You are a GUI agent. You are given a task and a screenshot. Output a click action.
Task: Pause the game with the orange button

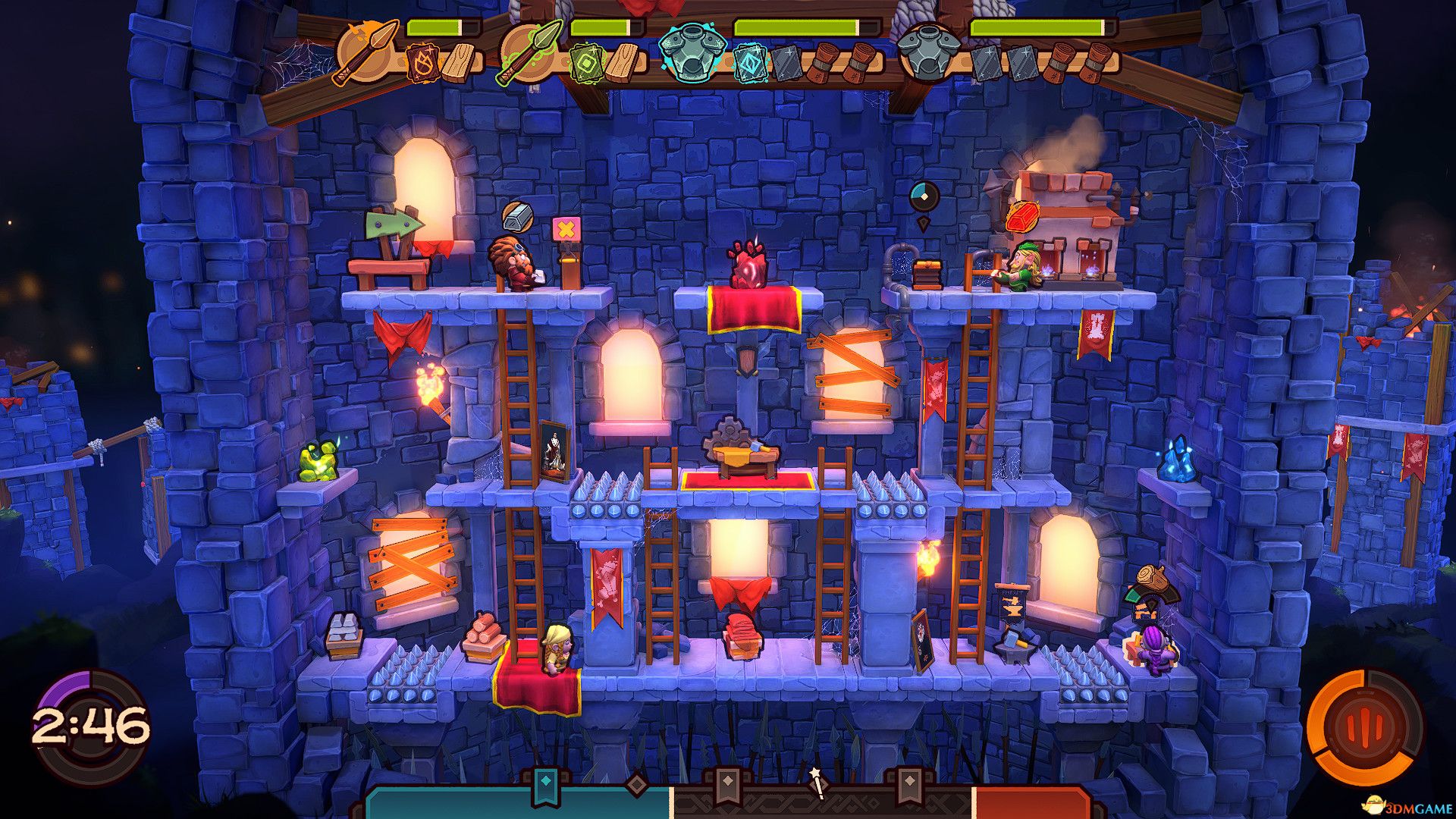click(x=1364, y=726)
